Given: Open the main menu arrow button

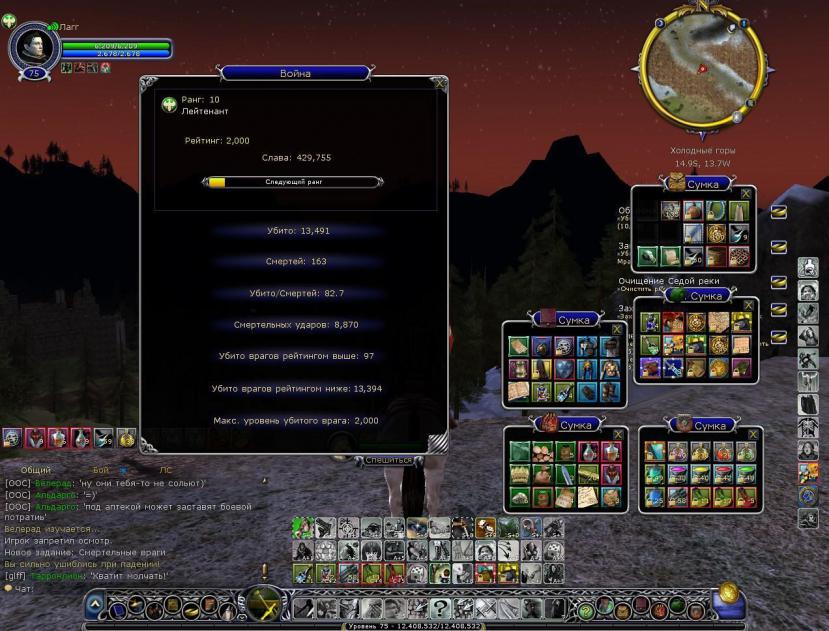Looking at the screenshot, I should pos(95,604).
